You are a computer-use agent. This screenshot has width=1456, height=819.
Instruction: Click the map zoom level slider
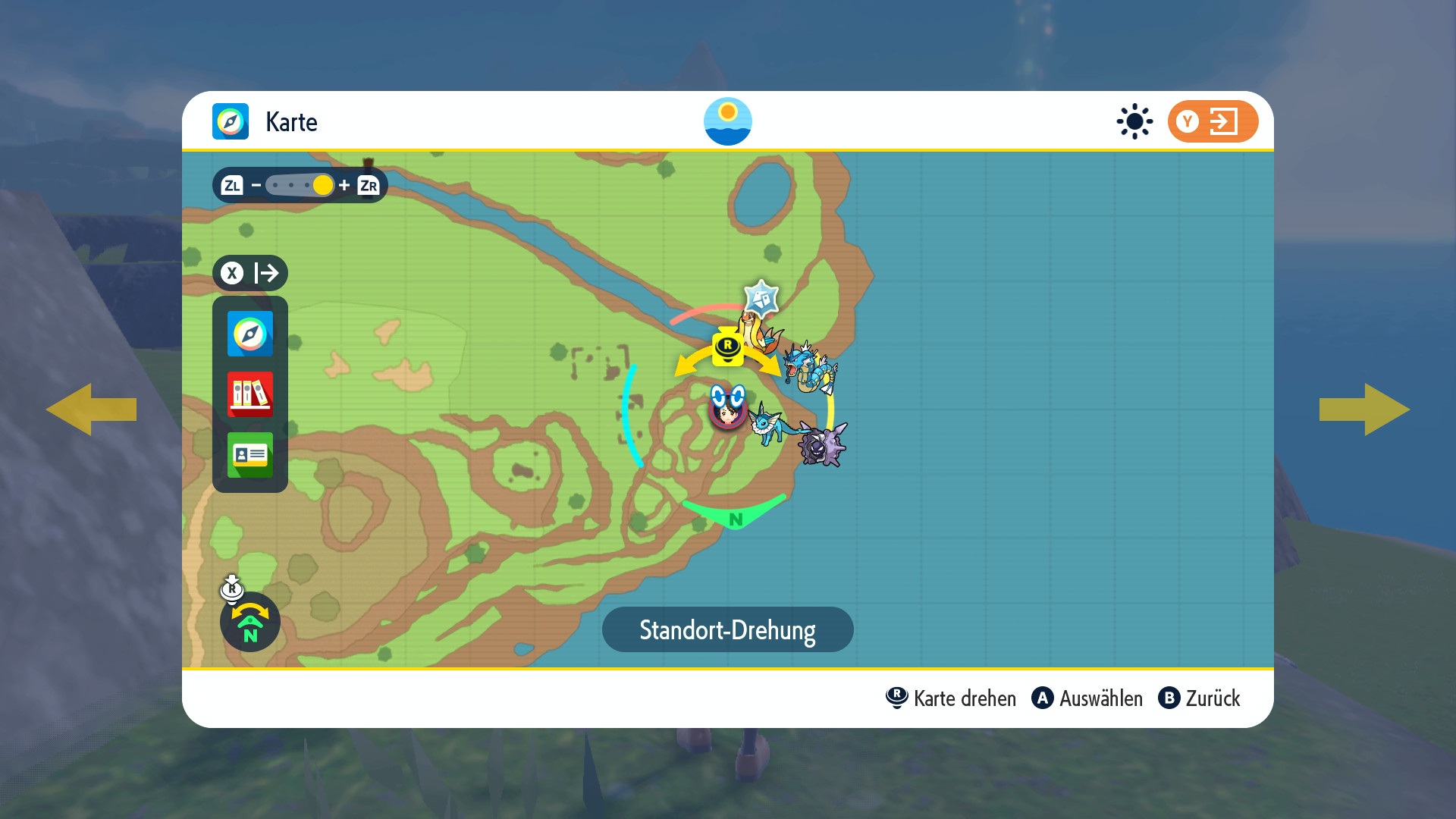(300, 185)
